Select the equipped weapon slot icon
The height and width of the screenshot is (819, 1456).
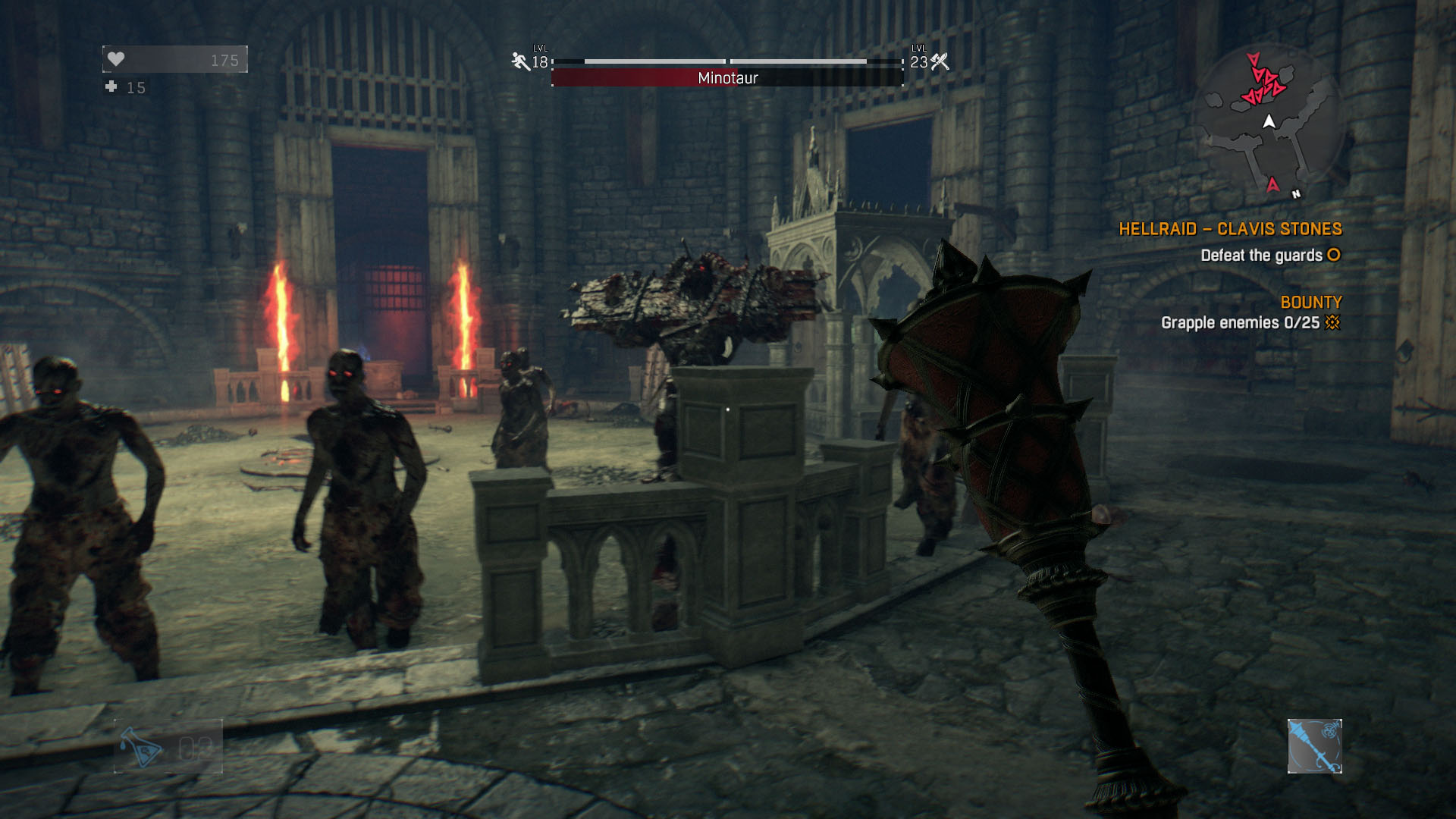click(x=1314, y=746)
